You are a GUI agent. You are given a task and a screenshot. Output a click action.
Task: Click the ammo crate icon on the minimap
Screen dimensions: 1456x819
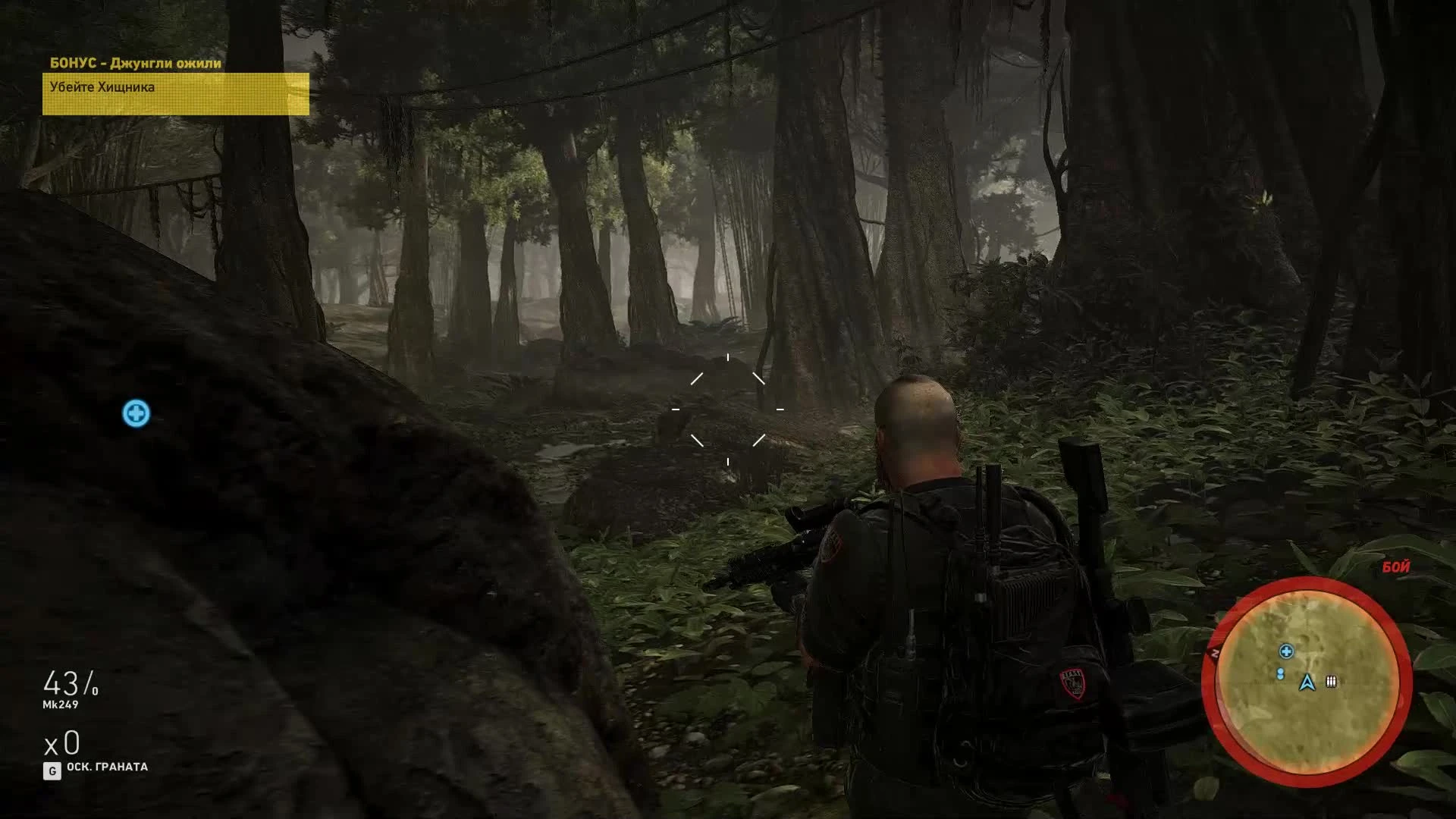click(x=1331, y=682)
